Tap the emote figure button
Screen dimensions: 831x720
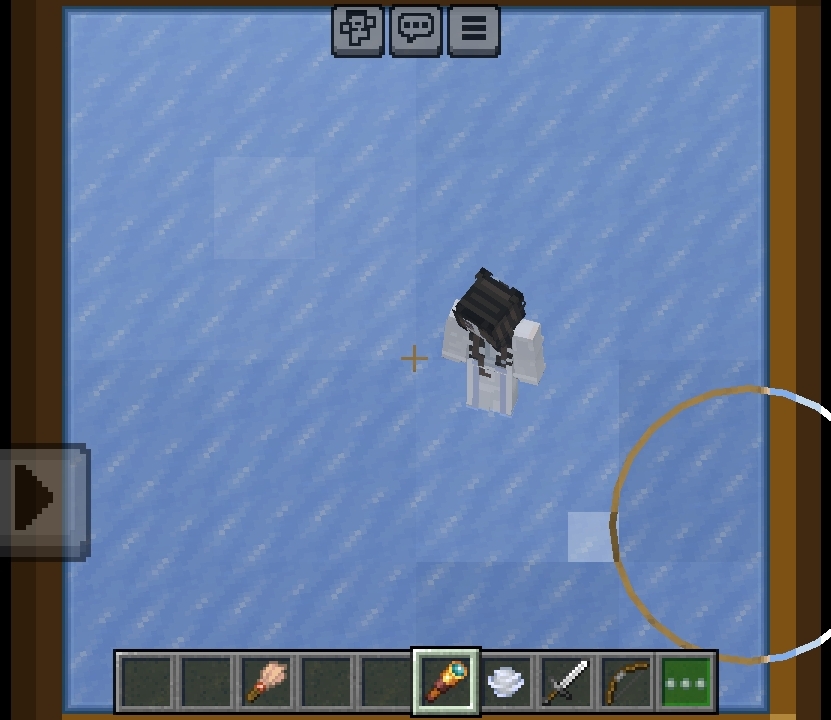[357, 29]
